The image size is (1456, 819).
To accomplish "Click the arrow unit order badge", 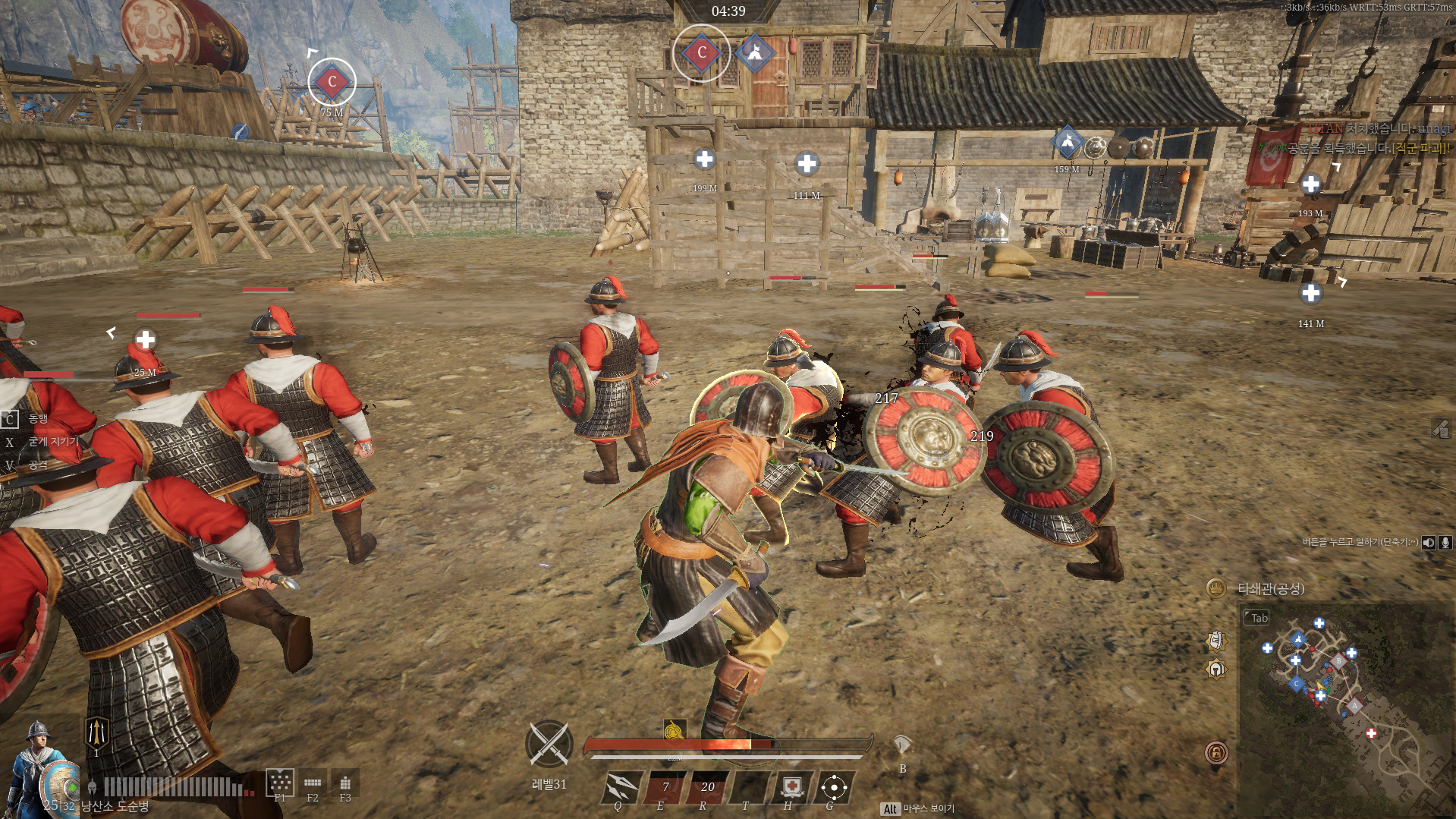I will pyautogui.click(x=96, y=733).
